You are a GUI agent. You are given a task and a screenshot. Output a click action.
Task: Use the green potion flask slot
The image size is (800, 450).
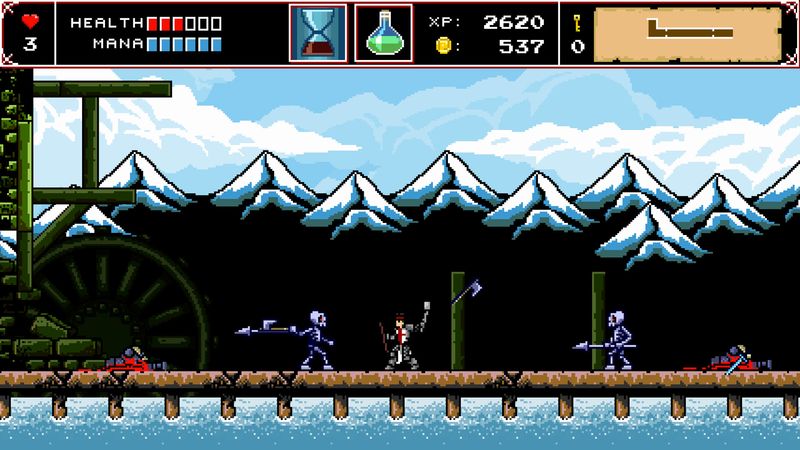tap(383, 33)
